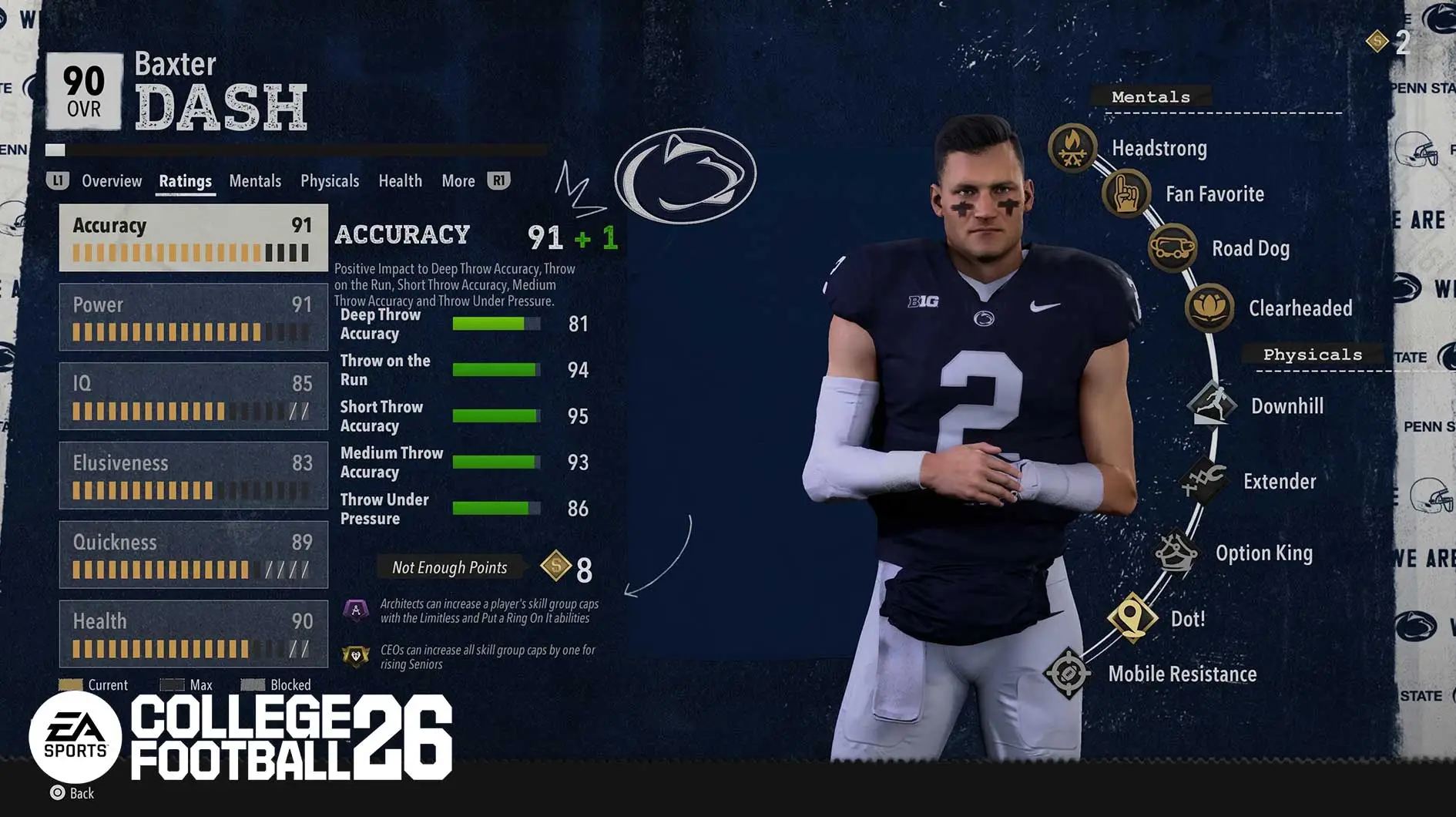Show the Physicals tab
1456x817 pixels.
pos(330,181)
